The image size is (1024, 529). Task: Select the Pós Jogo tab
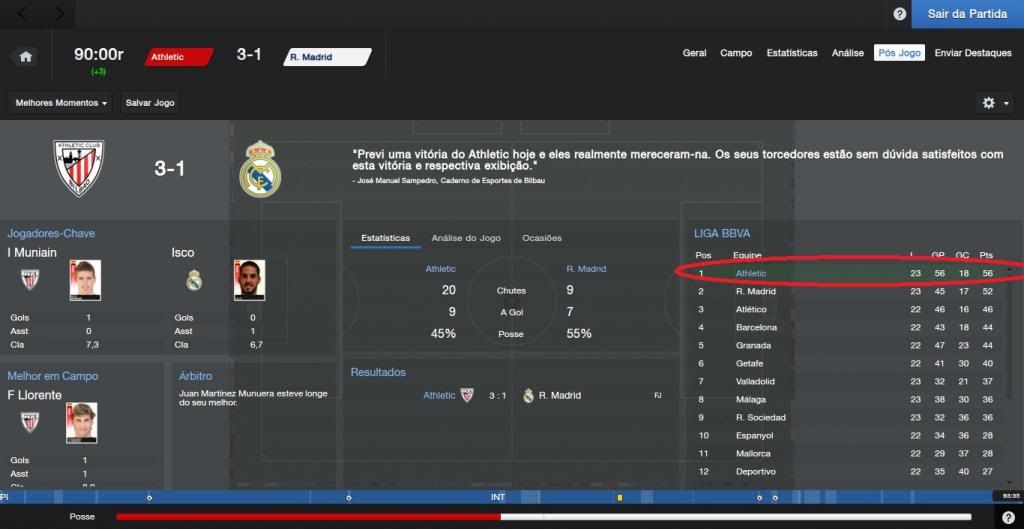[899, 53]
